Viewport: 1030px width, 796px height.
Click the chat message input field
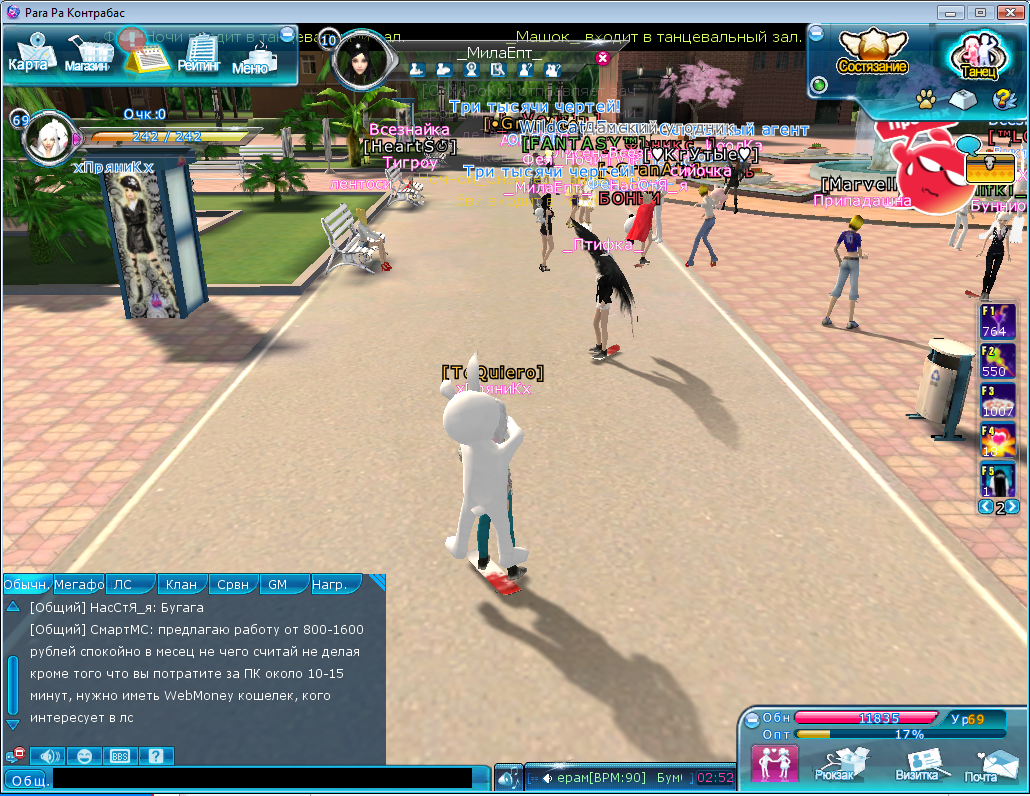[x=262, y=778]
